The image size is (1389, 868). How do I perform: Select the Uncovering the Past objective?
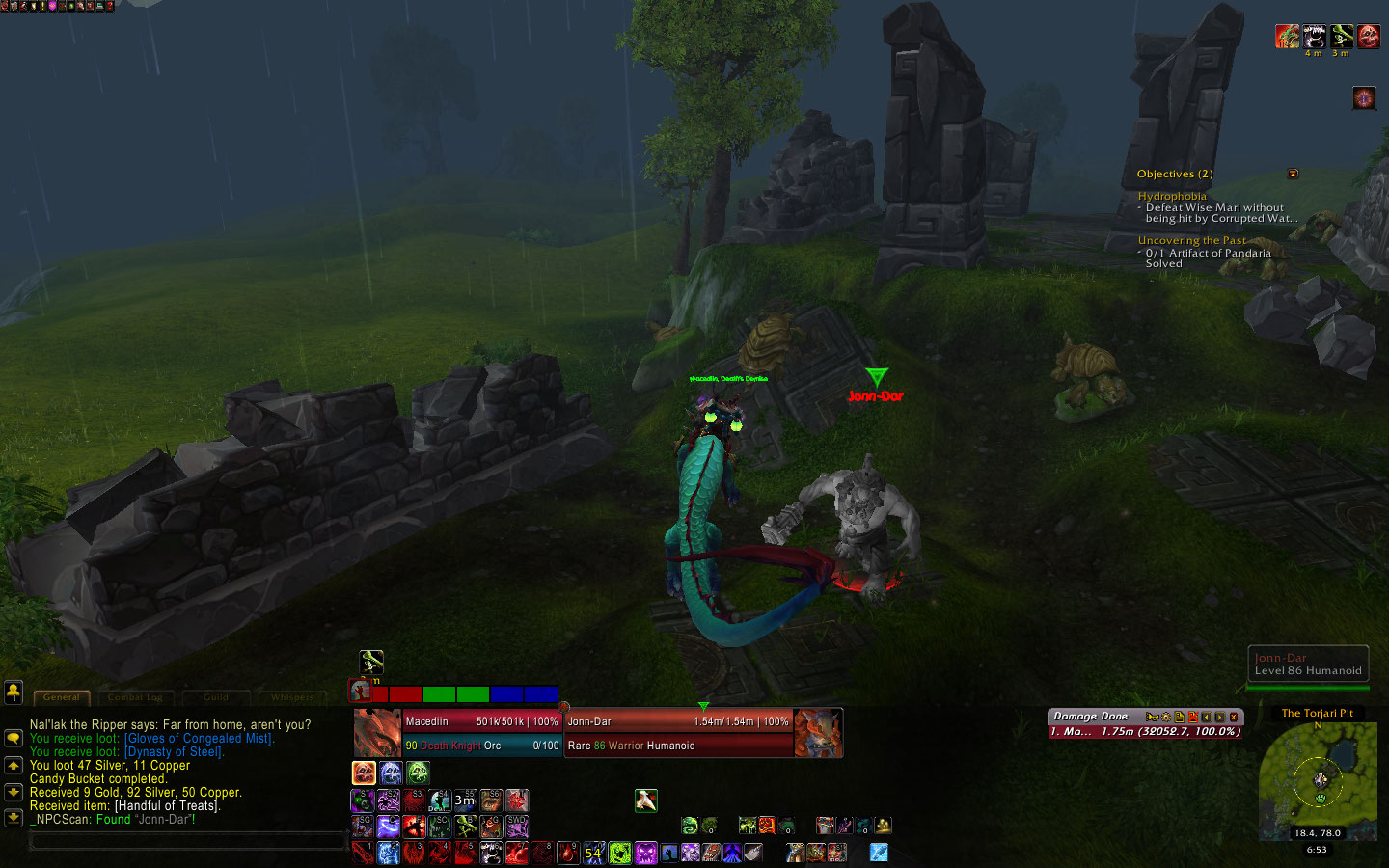point(1191,240)
